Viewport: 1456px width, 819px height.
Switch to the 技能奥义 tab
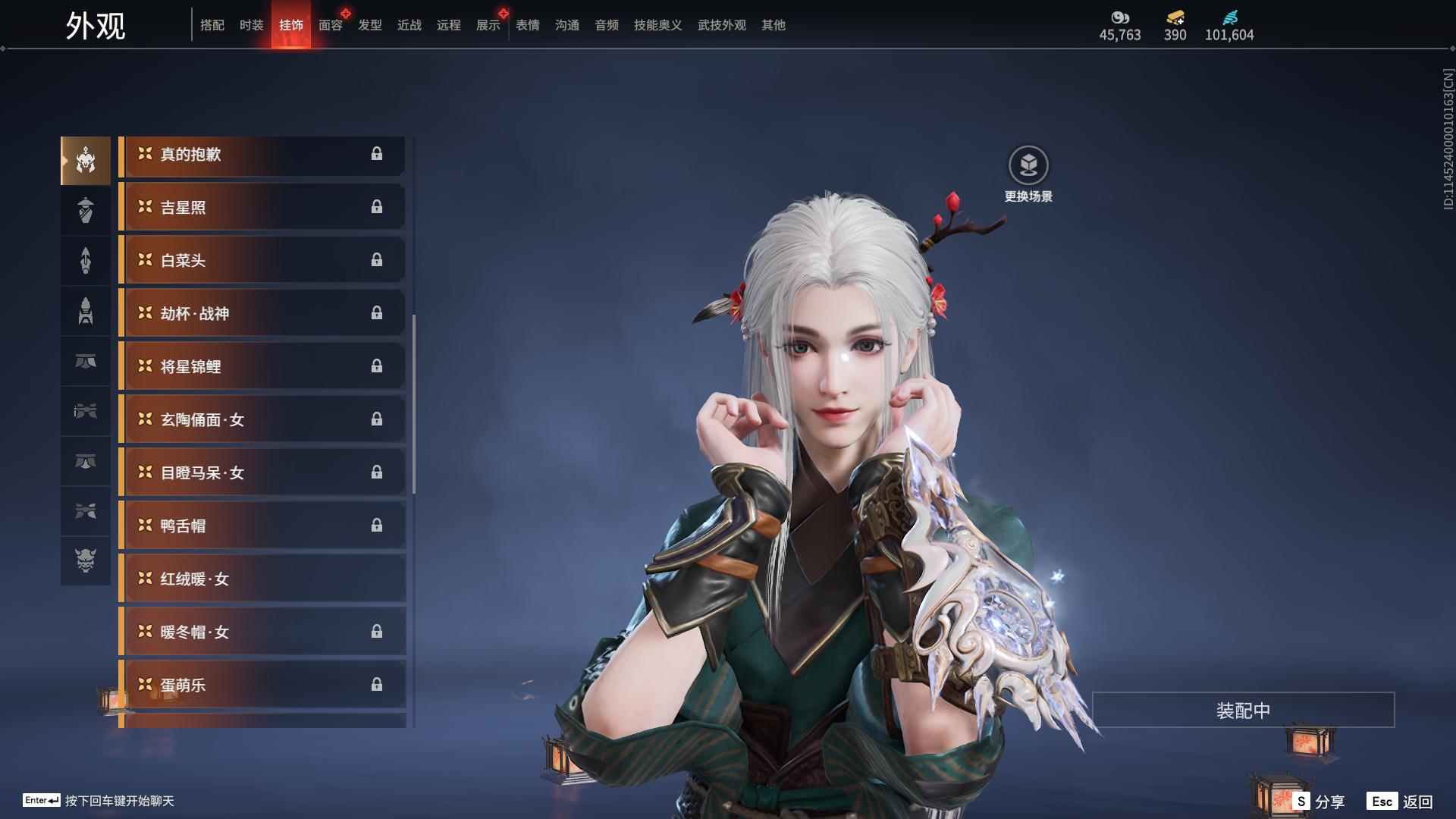coord(657,25)
